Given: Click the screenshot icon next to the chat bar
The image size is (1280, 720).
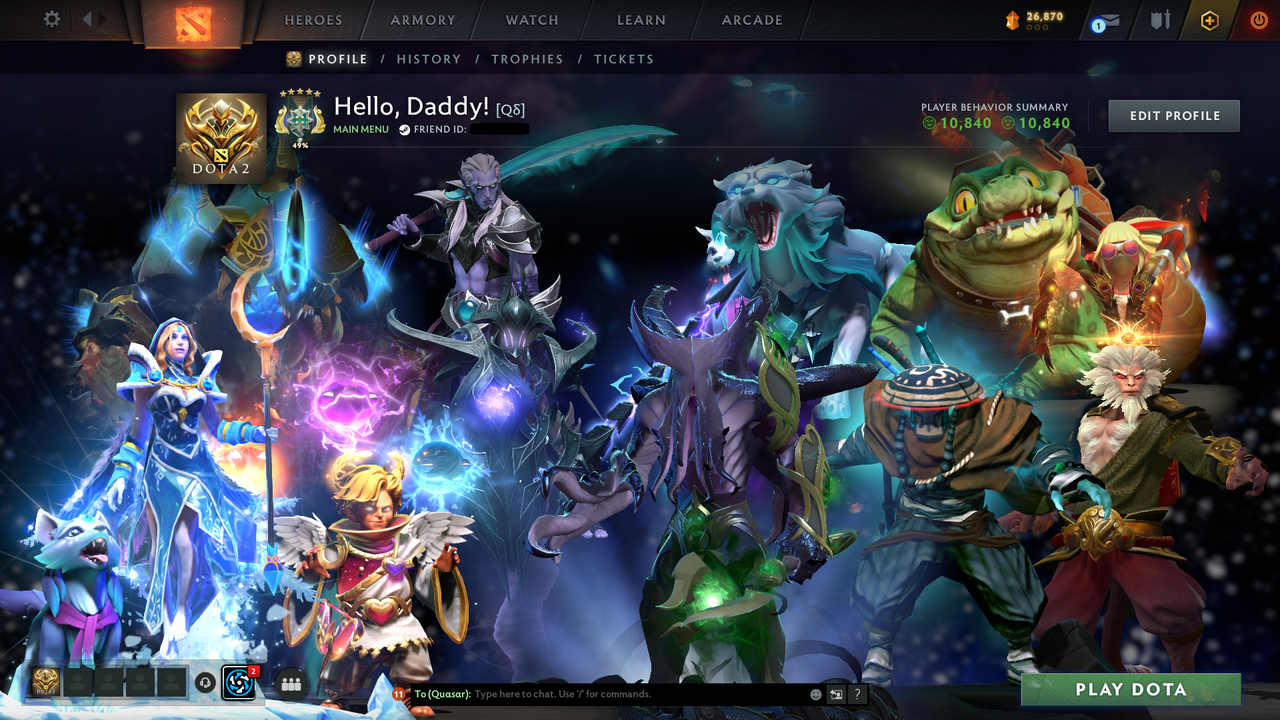Looking at the screenshot, I should 834,693.
